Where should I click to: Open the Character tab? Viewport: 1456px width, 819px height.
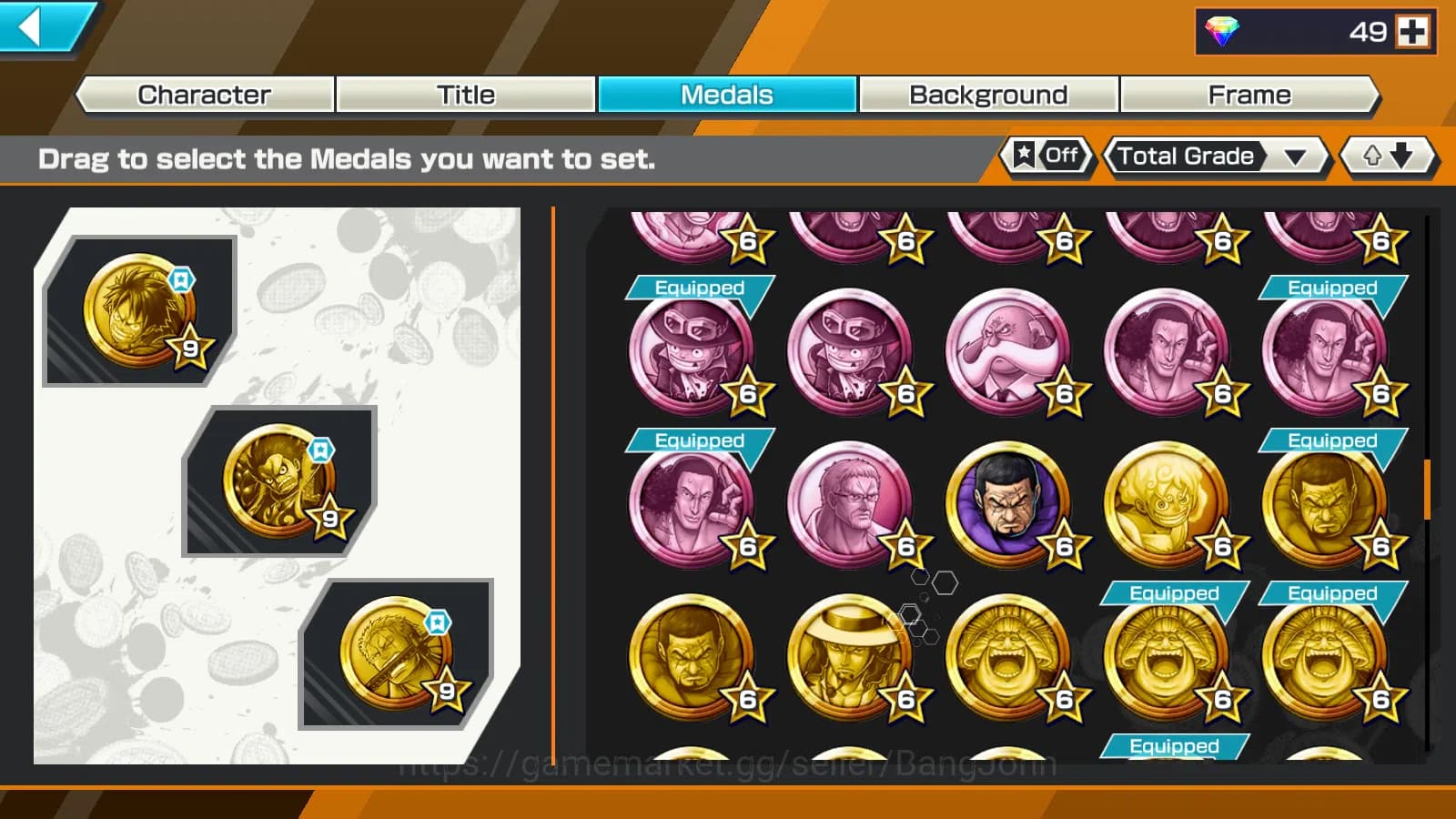tap(203, 94)
